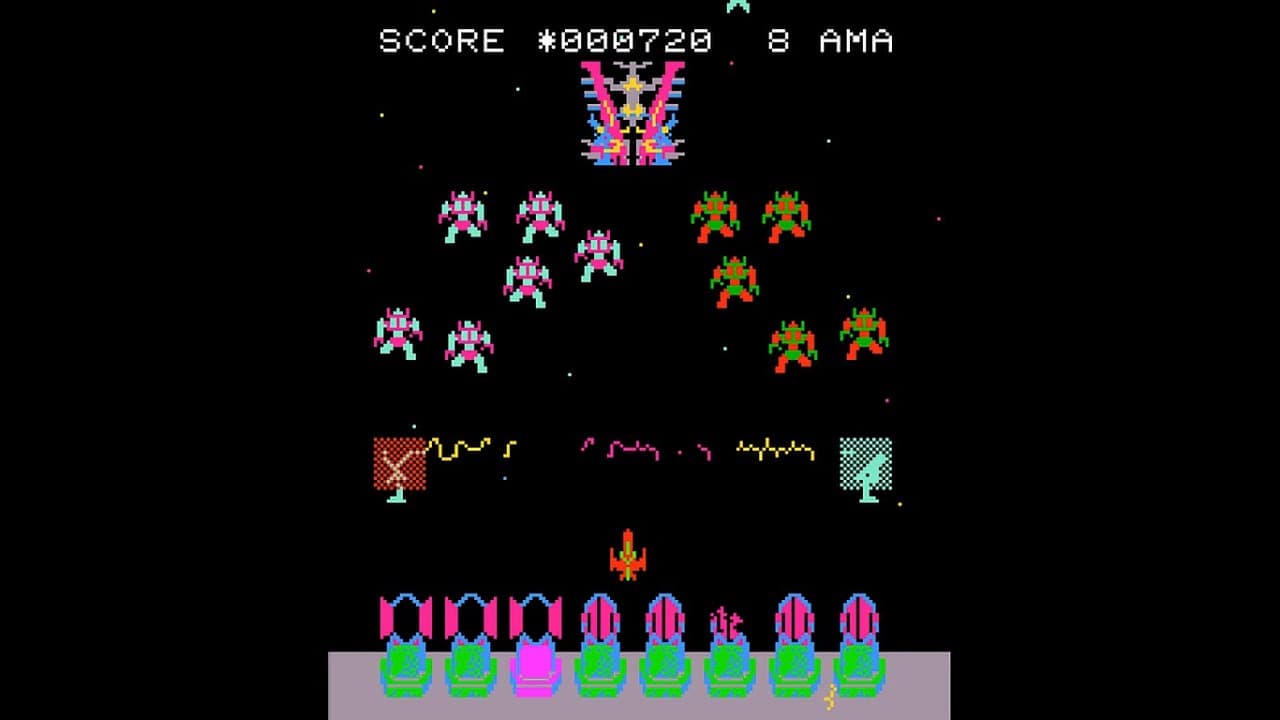Viewport: 1280px width, 720px height.
Task: Expand the yellow zigzag barrier segment on the left
Action: (x=465, y=445)
